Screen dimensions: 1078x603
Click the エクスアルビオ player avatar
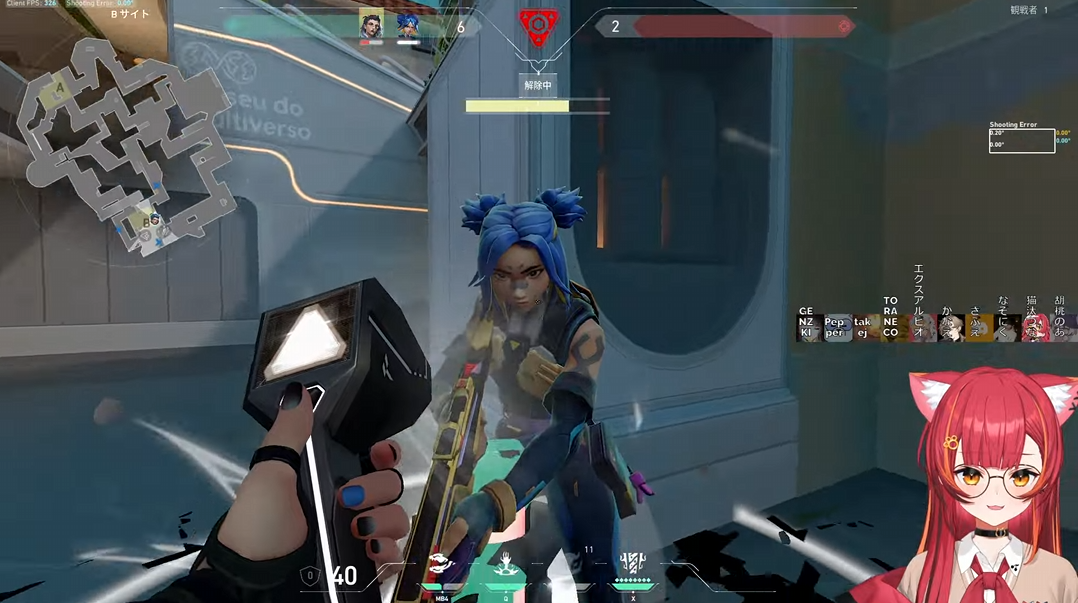pos(920,328)
